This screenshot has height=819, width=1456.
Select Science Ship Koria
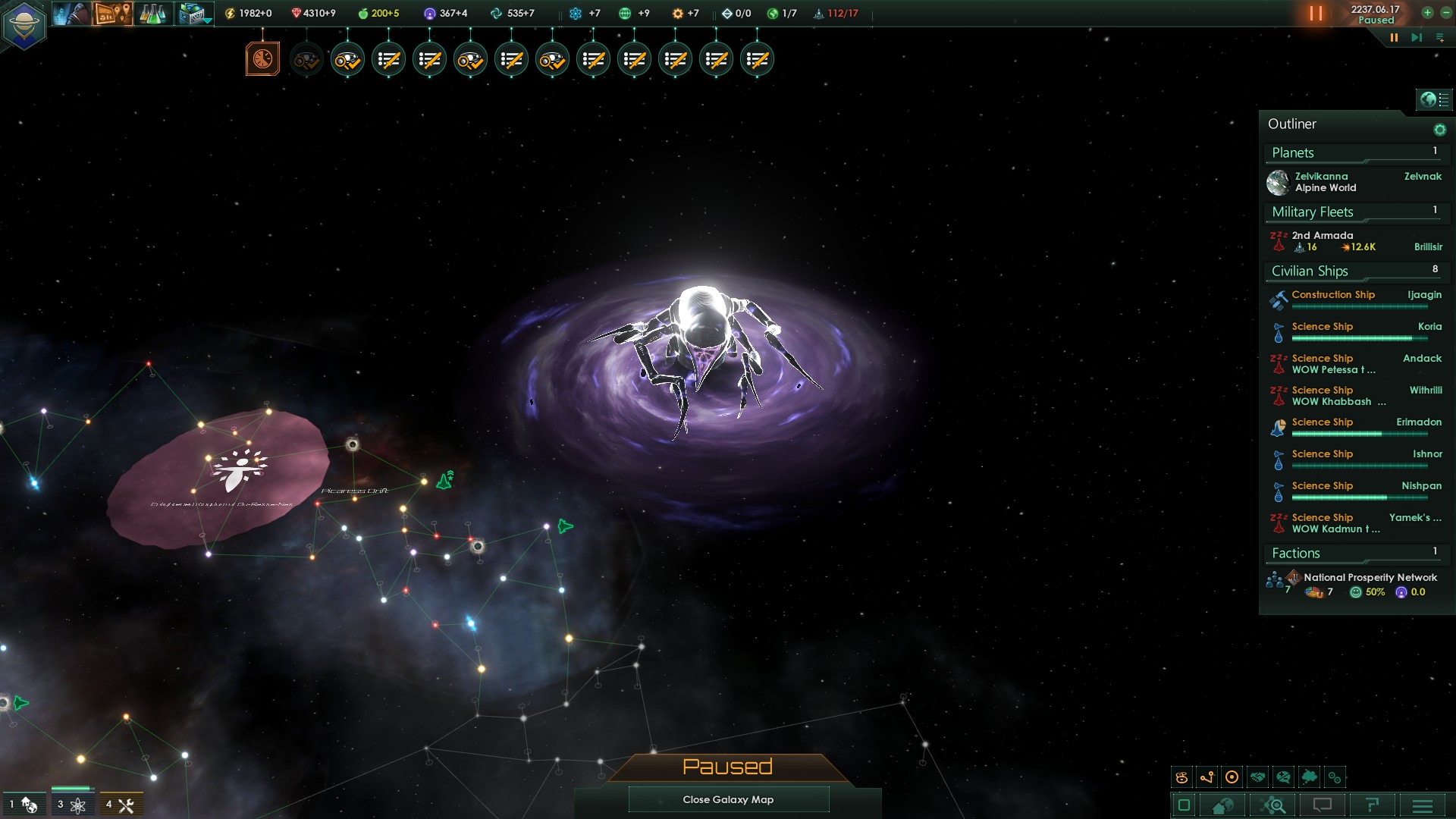click(1323, 327)
